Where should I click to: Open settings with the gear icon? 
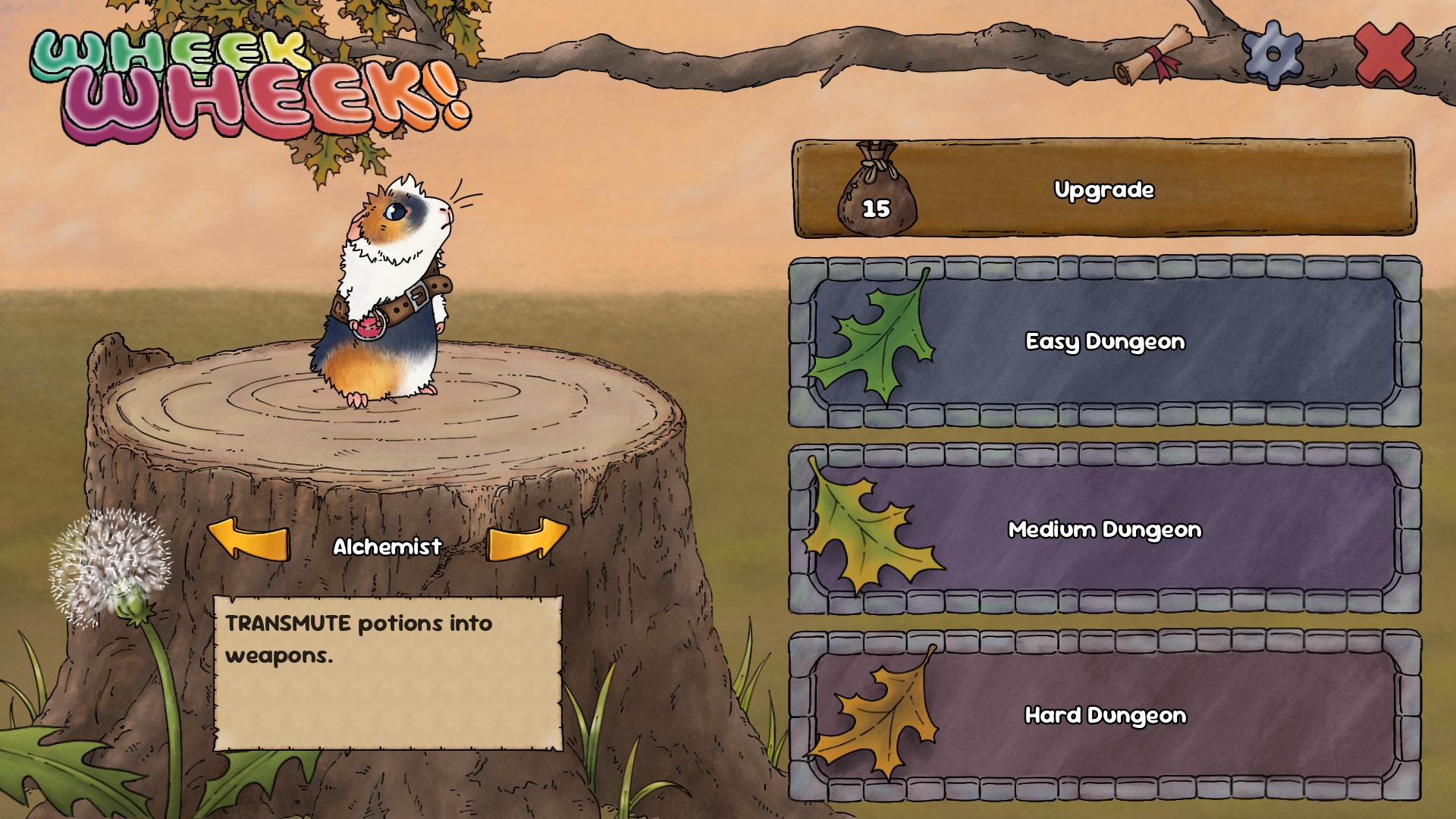[1272, 55]
